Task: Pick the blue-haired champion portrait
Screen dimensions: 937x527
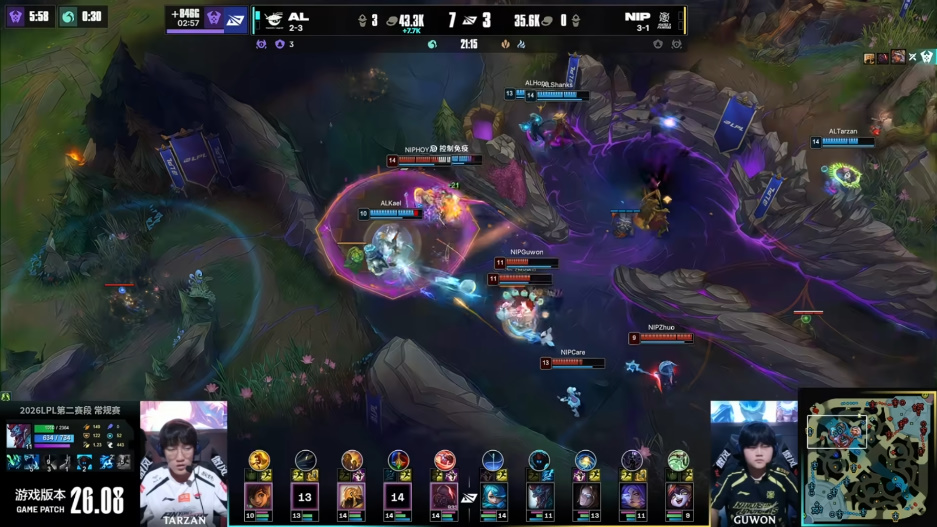Action: point(493,496)
